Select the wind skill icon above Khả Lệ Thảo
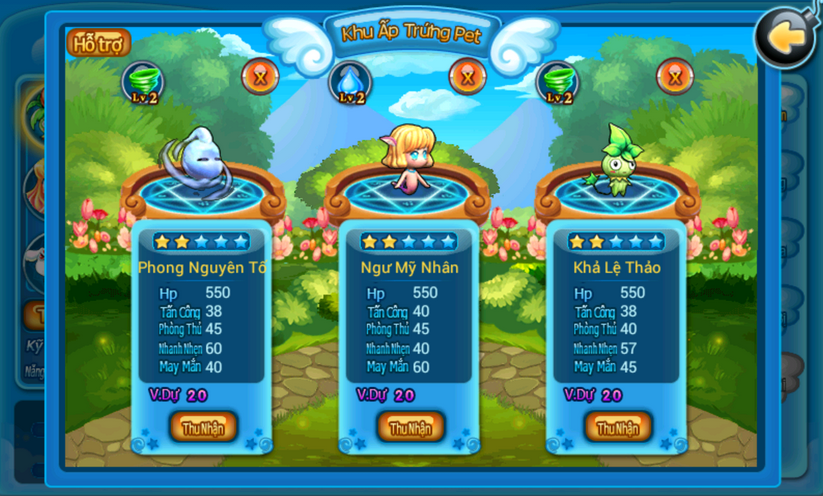This screenshot has height=496, width=823. pos(558,82)
